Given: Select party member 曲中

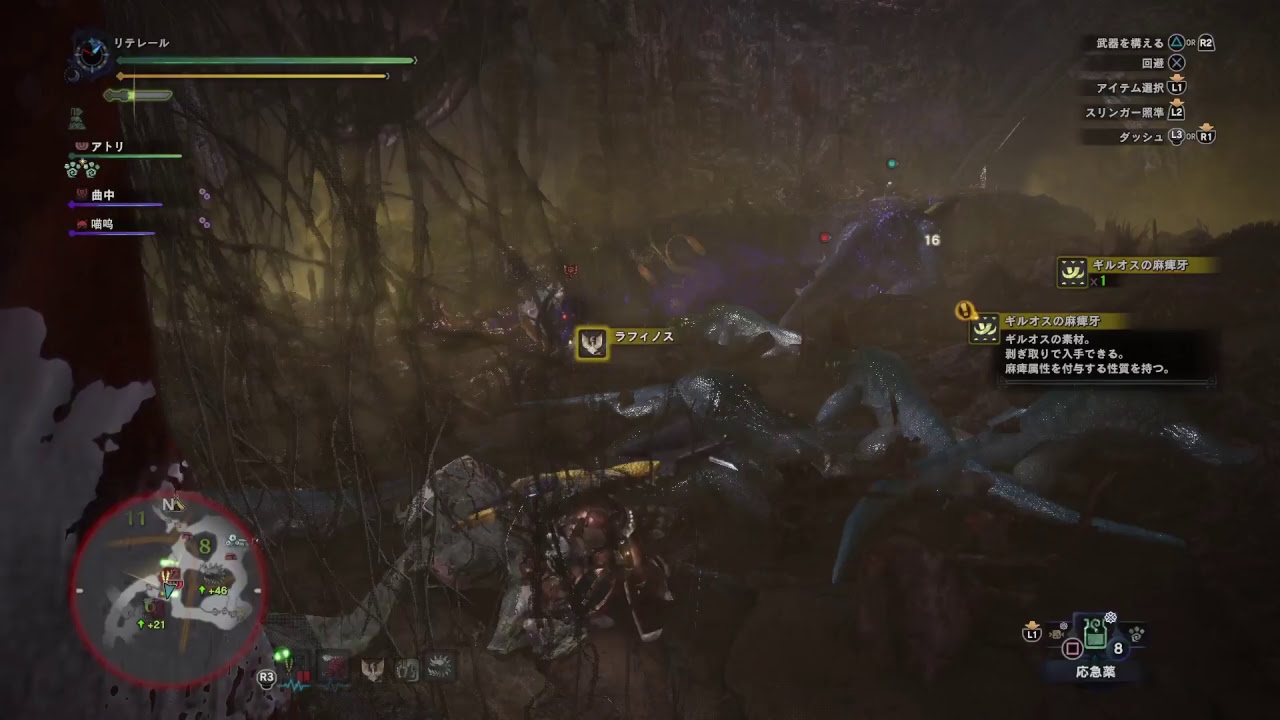Looking at the screenshot, I should [x=103, y=195].
